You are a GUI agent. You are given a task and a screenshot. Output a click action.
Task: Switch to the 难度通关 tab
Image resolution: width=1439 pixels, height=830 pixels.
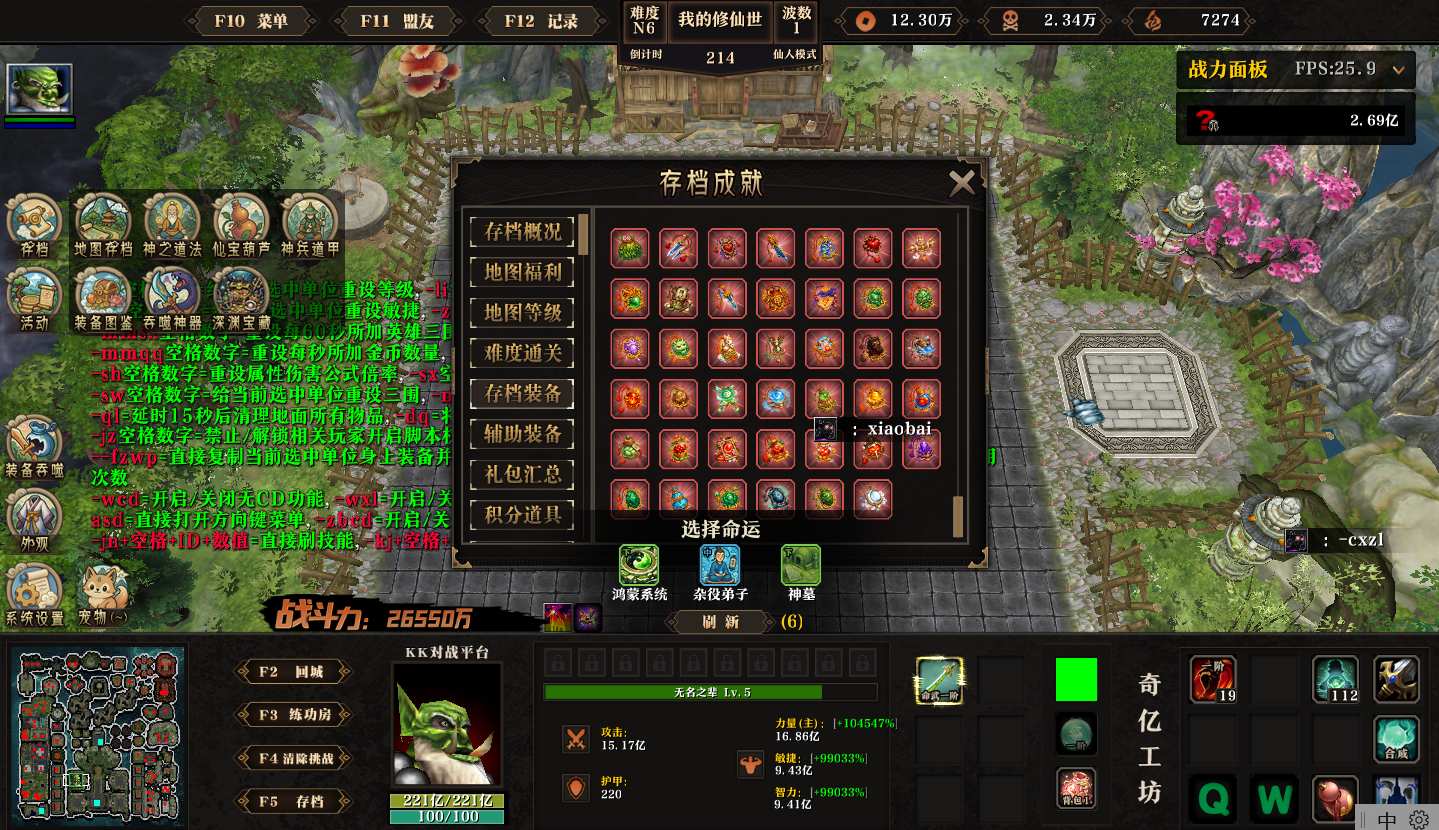coord(522,353)
